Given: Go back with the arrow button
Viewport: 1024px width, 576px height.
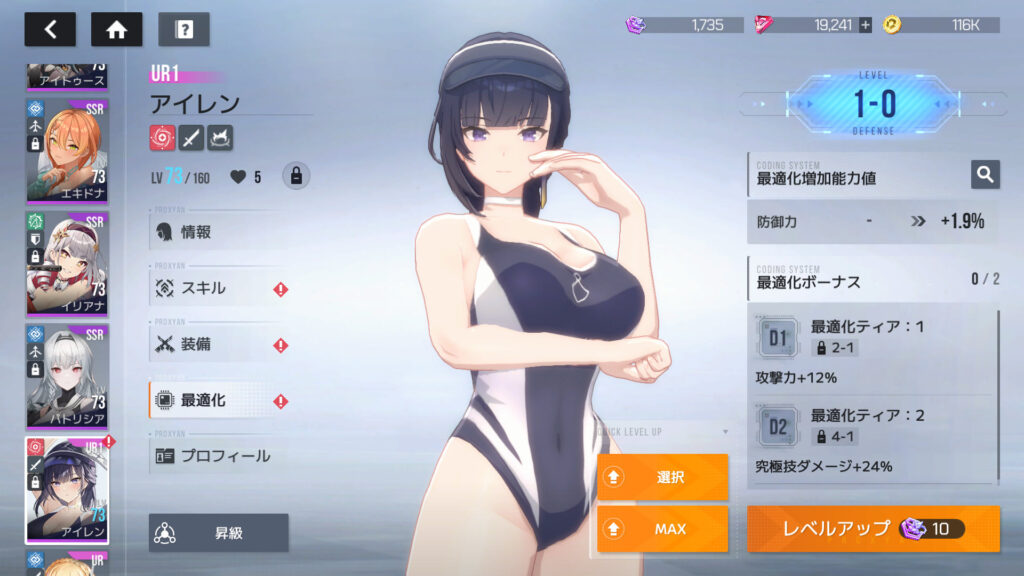Looking at the screenshot, I should [50, 29].
